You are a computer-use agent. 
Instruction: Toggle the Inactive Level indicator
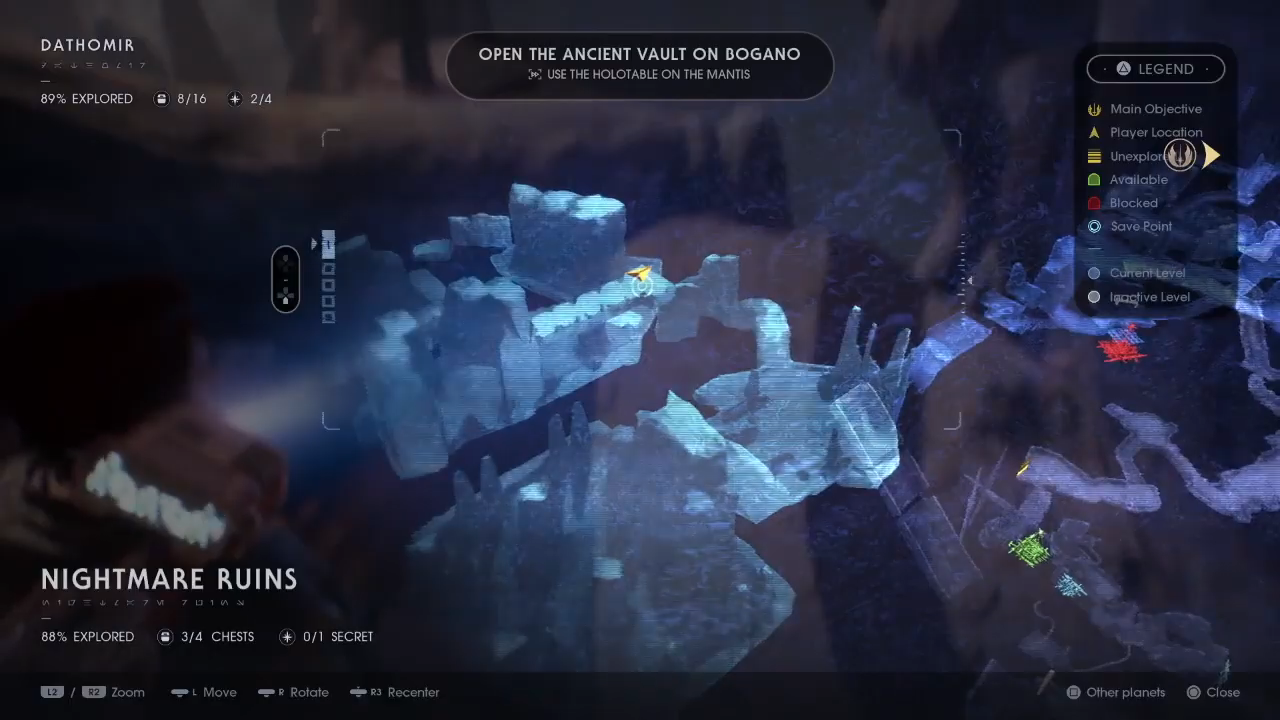tap(1094, 297)
